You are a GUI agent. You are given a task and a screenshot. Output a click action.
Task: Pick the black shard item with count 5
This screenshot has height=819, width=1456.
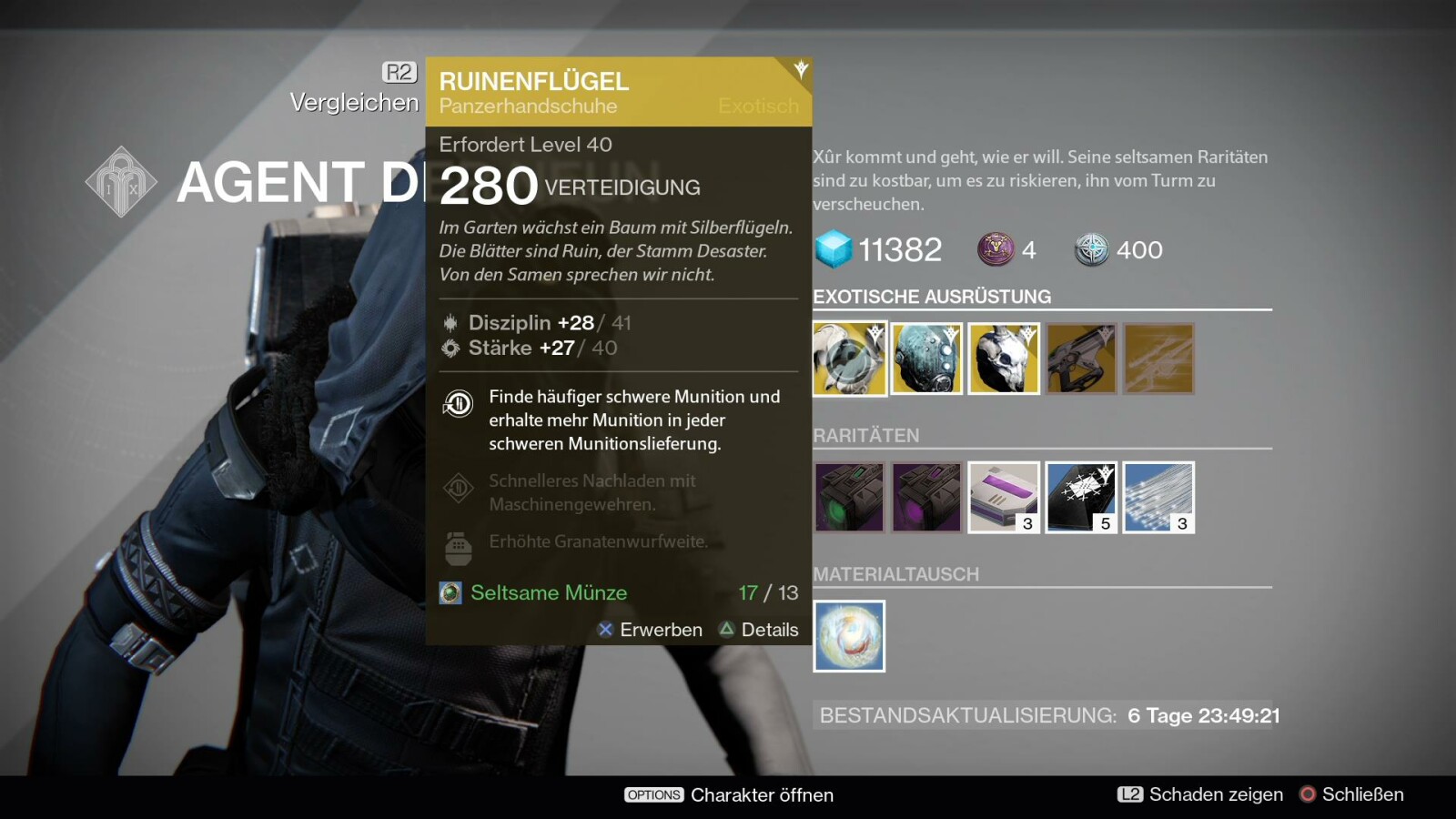click(1081, 497)
